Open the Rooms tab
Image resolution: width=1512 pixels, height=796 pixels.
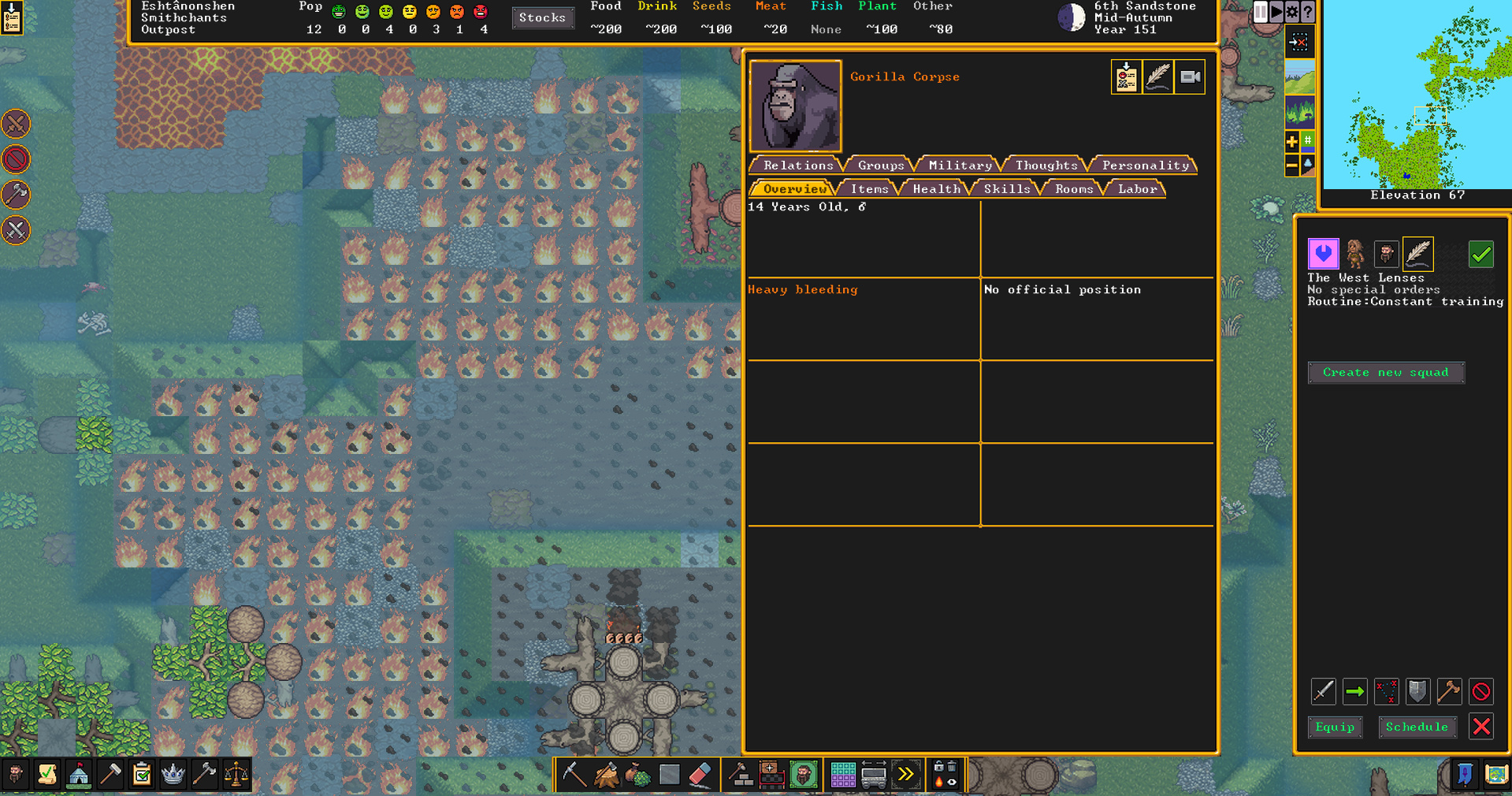click(1074, 189)
